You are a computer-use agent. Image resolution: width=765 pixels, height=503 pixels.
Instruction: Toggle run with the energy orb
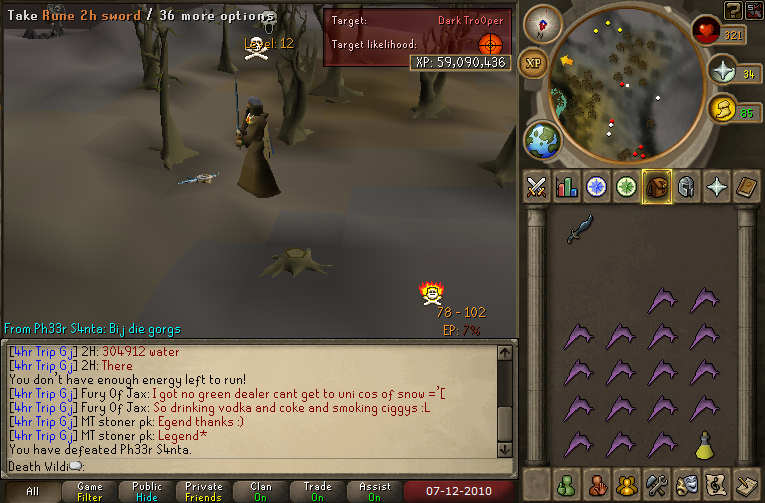coord(721,108)
